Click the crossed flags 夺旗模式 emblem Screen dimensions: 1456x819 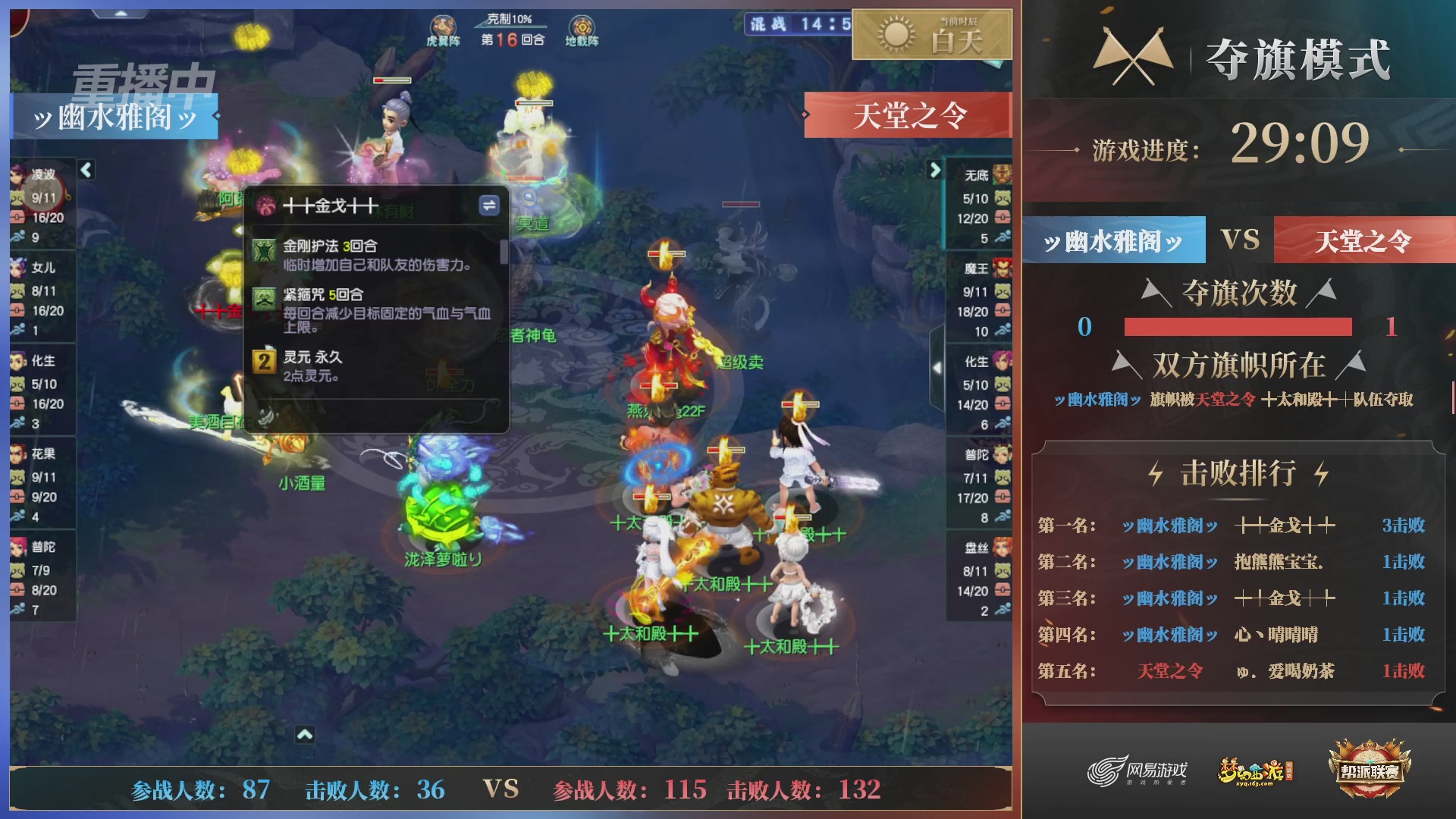1134,53
